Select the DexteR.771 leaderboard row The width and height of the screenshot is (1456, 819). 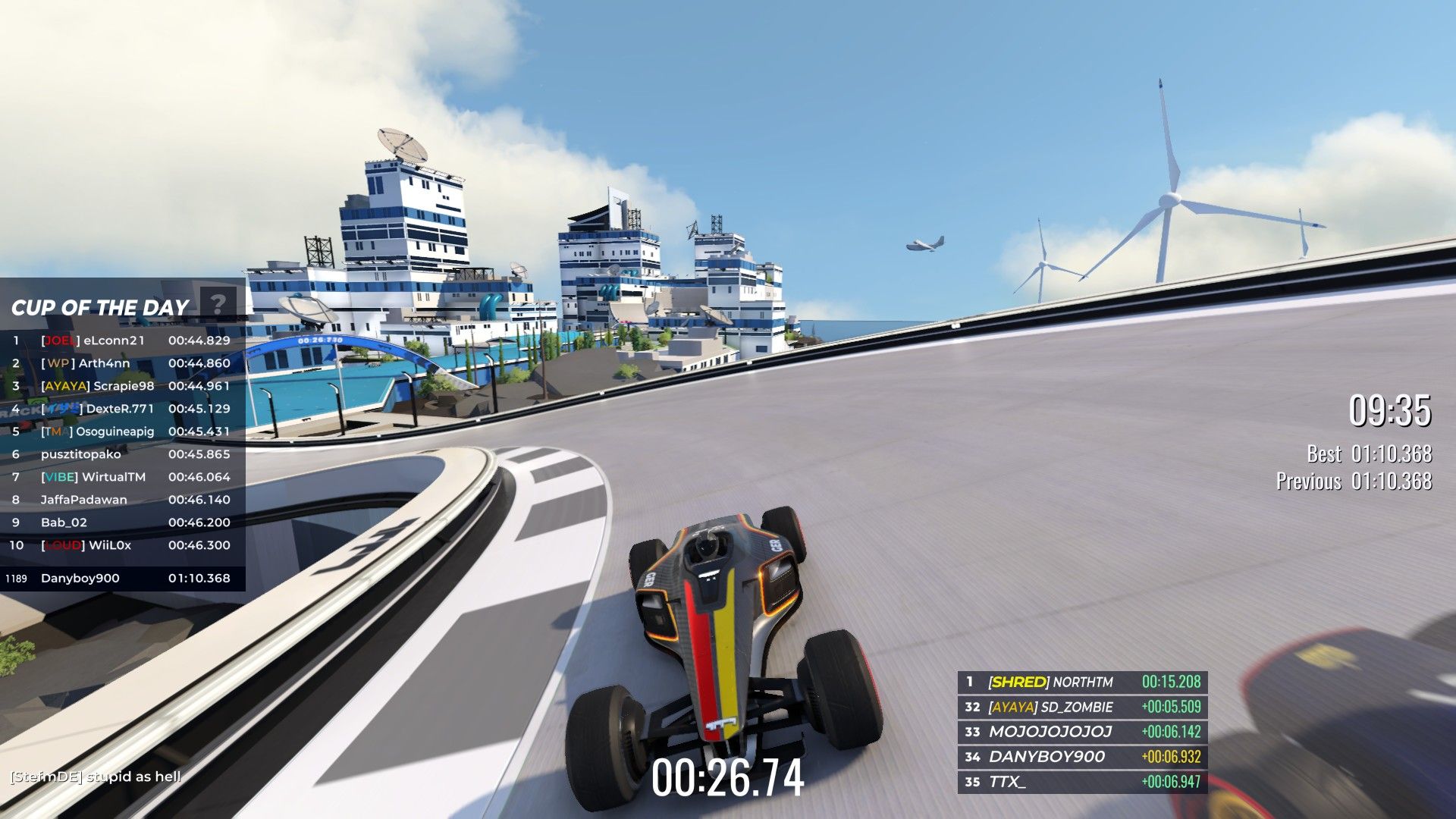(x=121, y=409)
